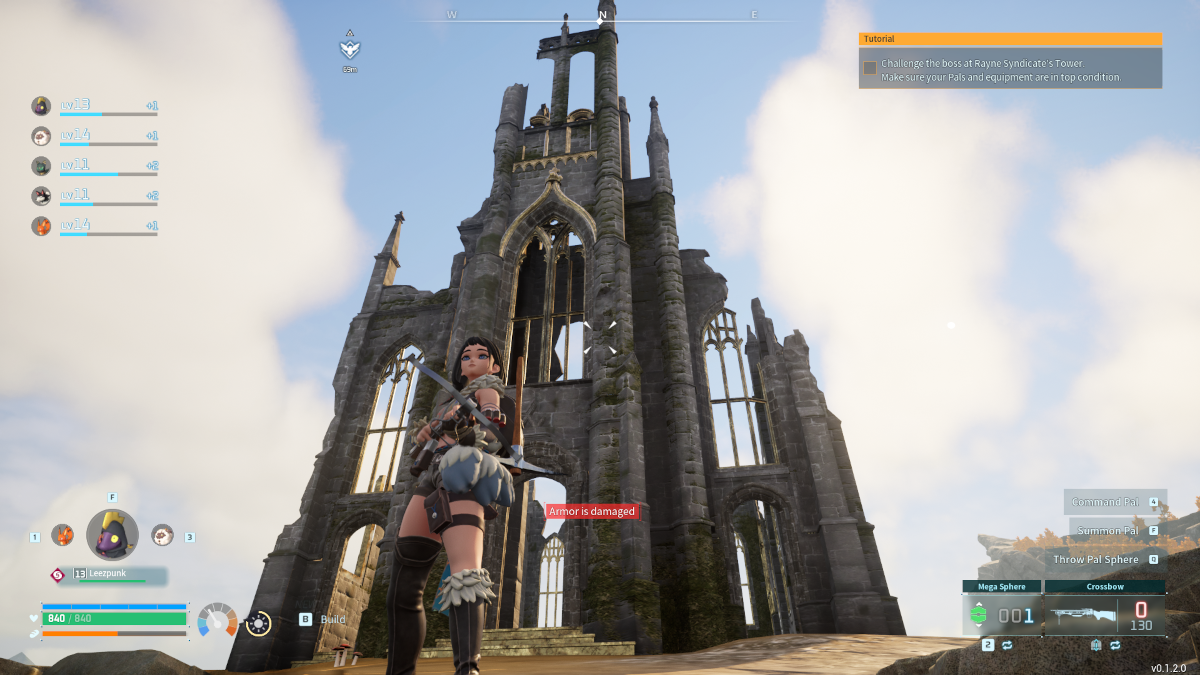Choose the Throw Pal Sphere action

coord(1096,559)
